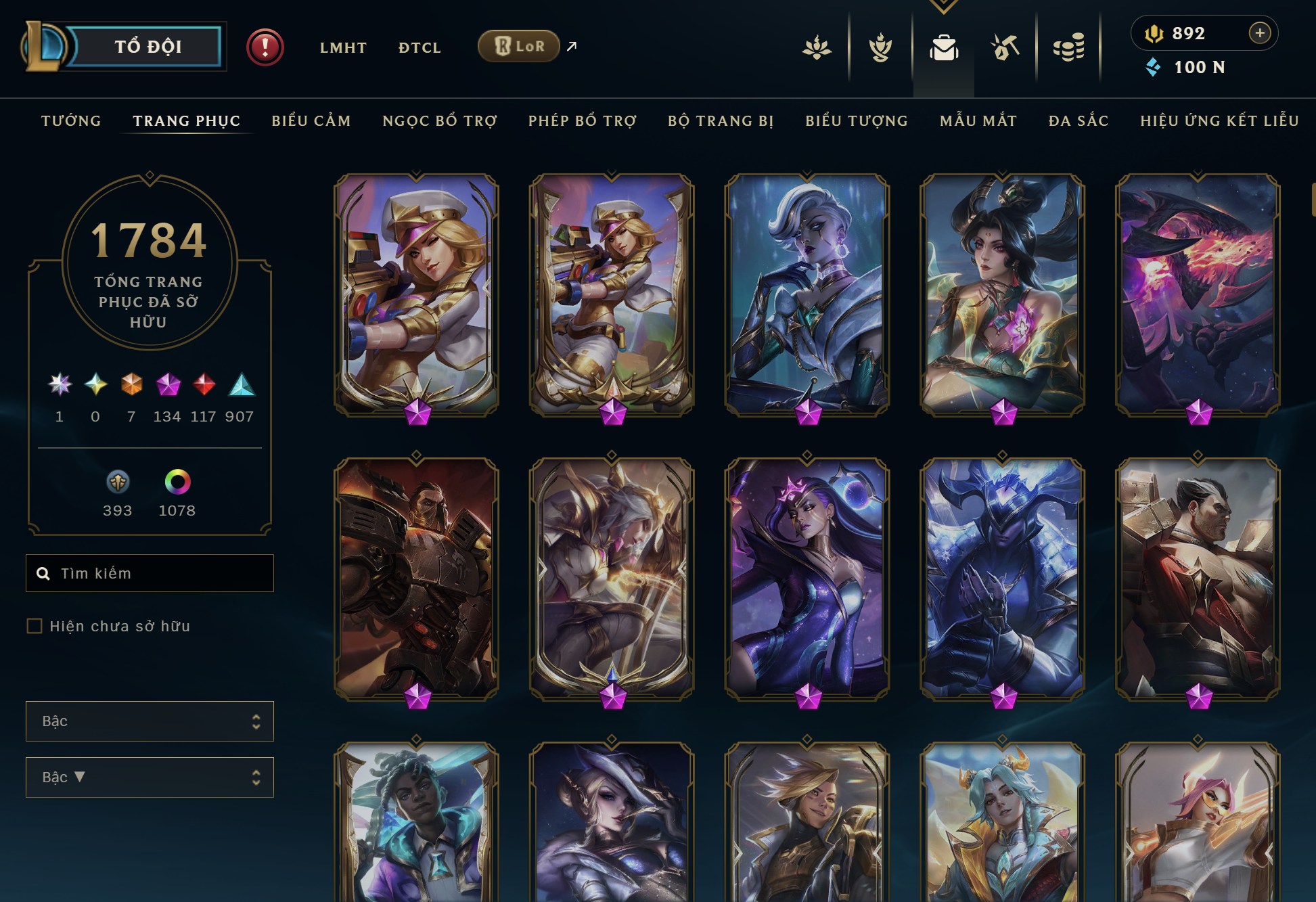Open the Store coins icon

point(1067,47)
